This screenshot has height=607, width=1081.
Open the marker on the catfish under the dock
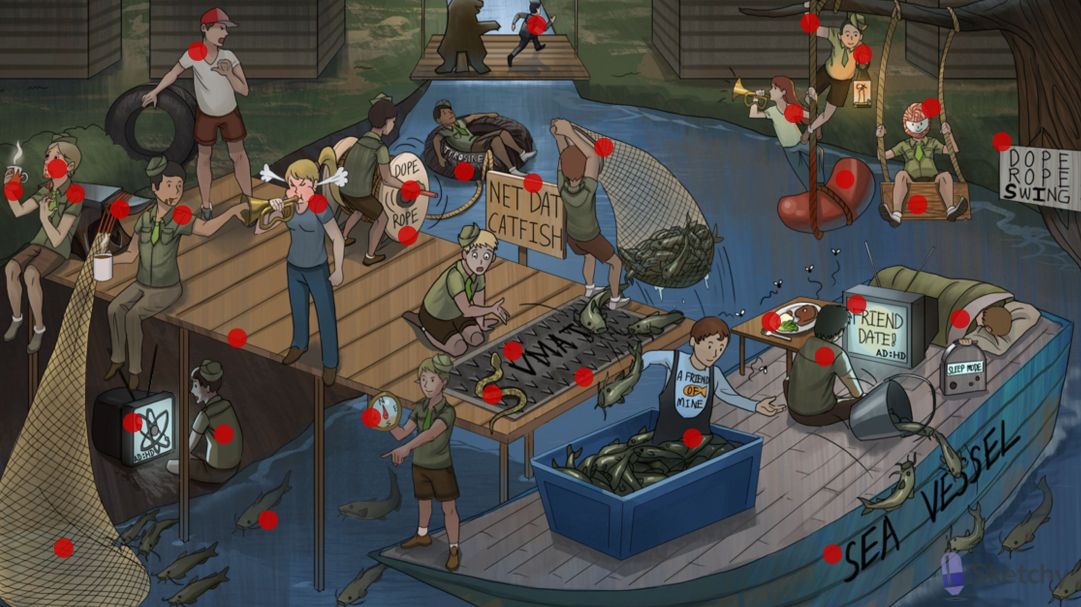[268, 520]
